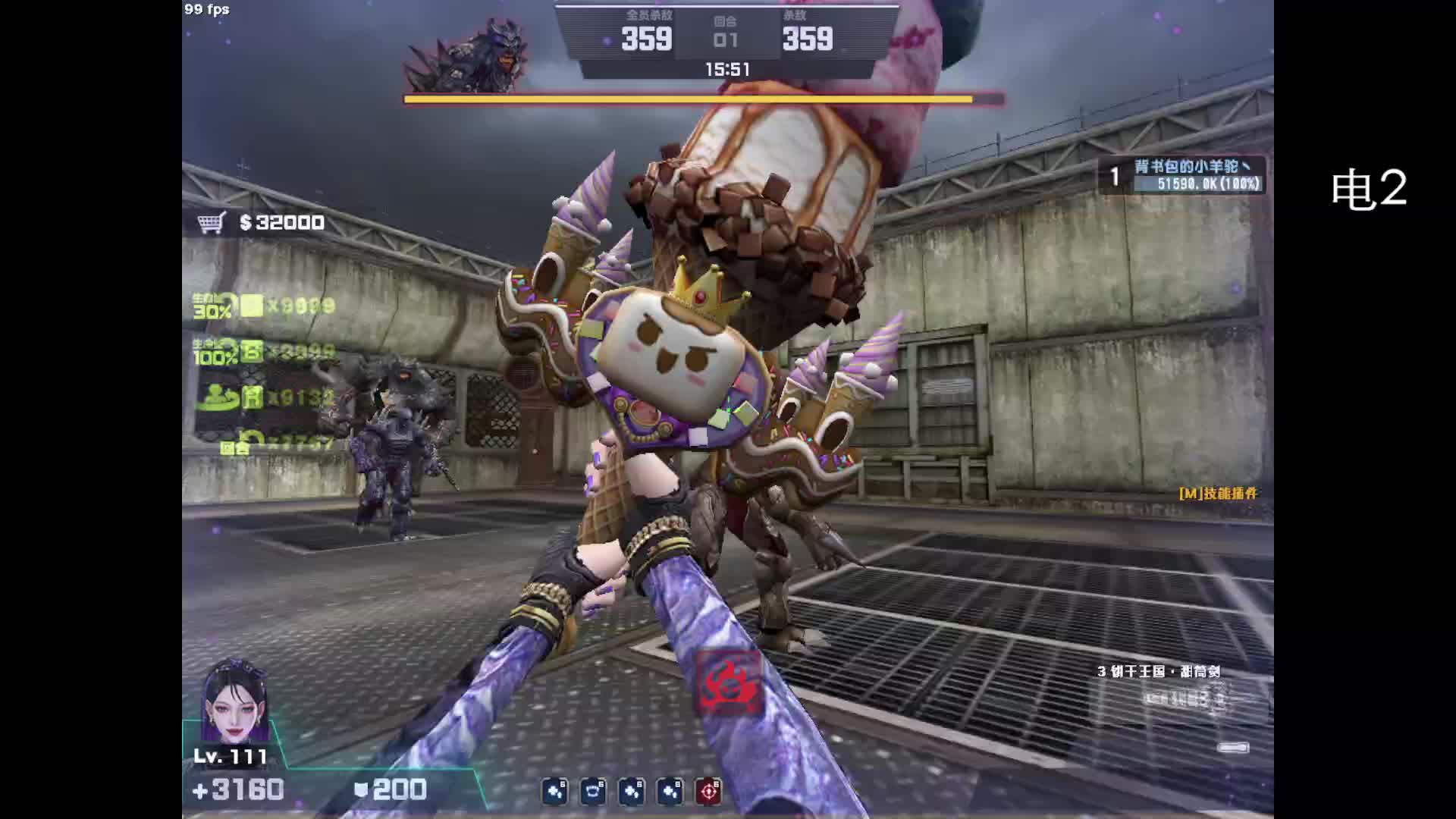Use the 100% health recovery item
This screenshot has width=1456, height=819.
pos(251,352)
